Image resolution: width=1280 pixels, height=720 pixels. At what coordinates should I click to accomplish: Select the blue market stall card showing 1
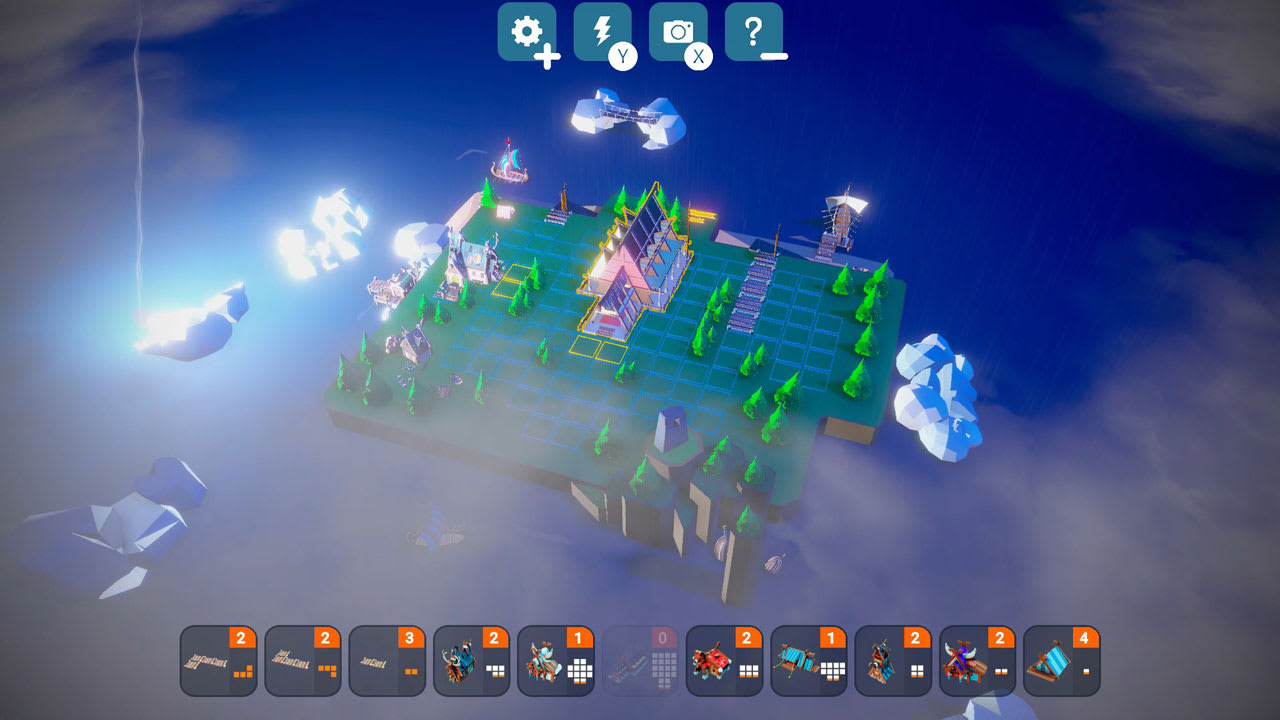pyautogui.click(x=806, y=660)
